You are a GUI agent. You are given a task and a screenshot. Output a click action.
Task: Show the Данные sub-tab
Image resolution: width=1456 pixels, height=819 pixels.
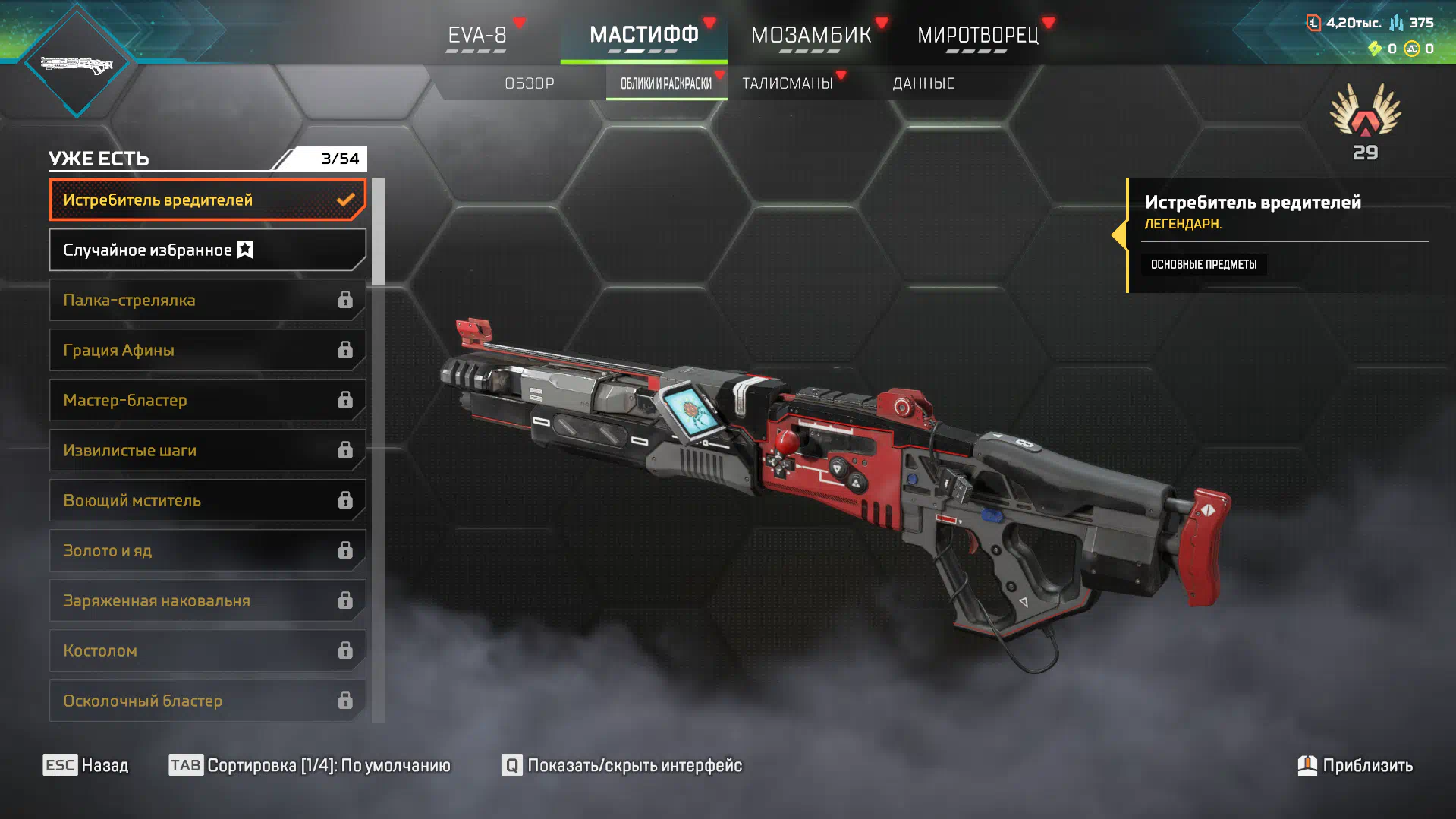pyautogui.click(x=923, y=83)
